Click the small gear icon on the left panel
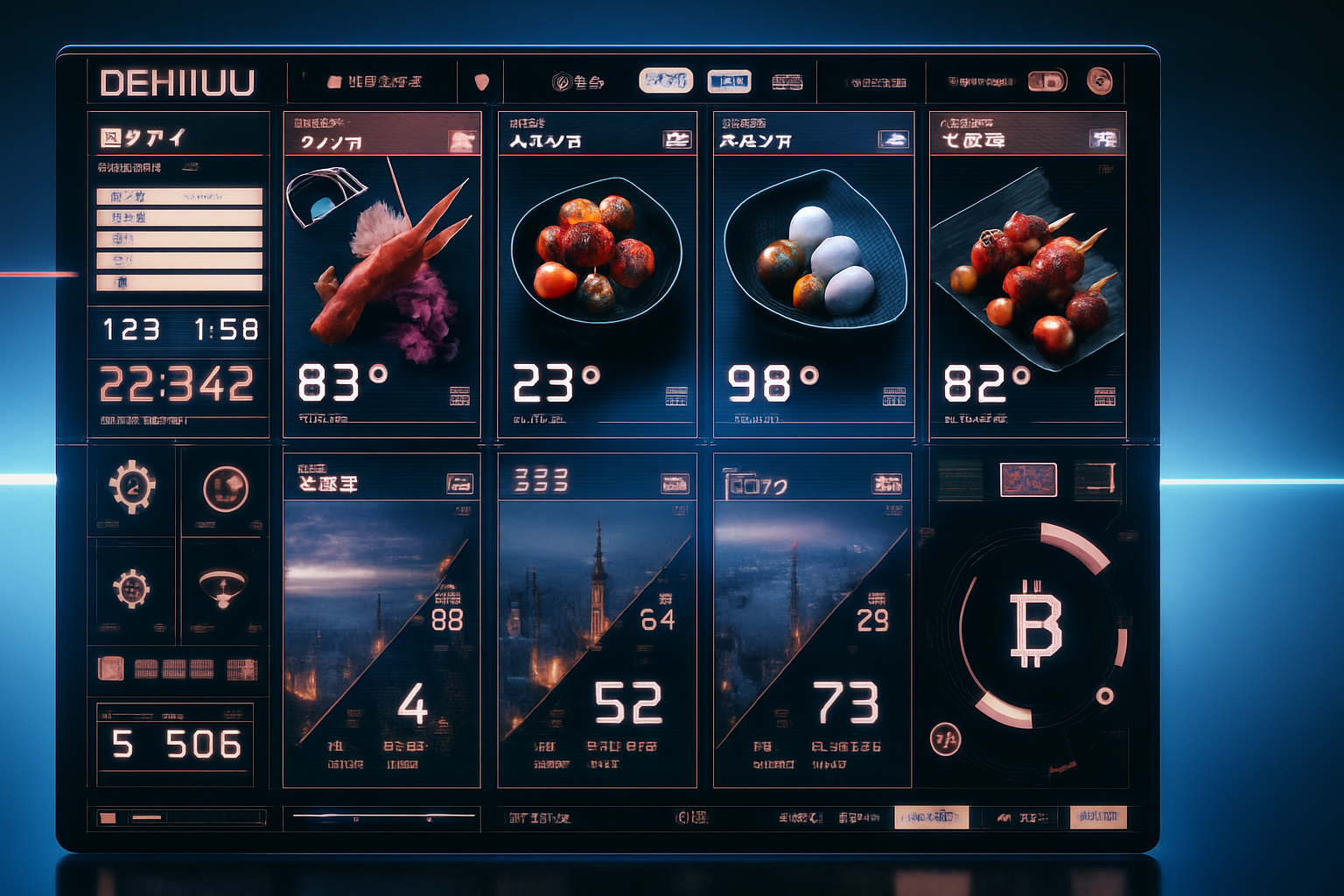The height and width of the screenshot is (896, 1344). [131, 588]
